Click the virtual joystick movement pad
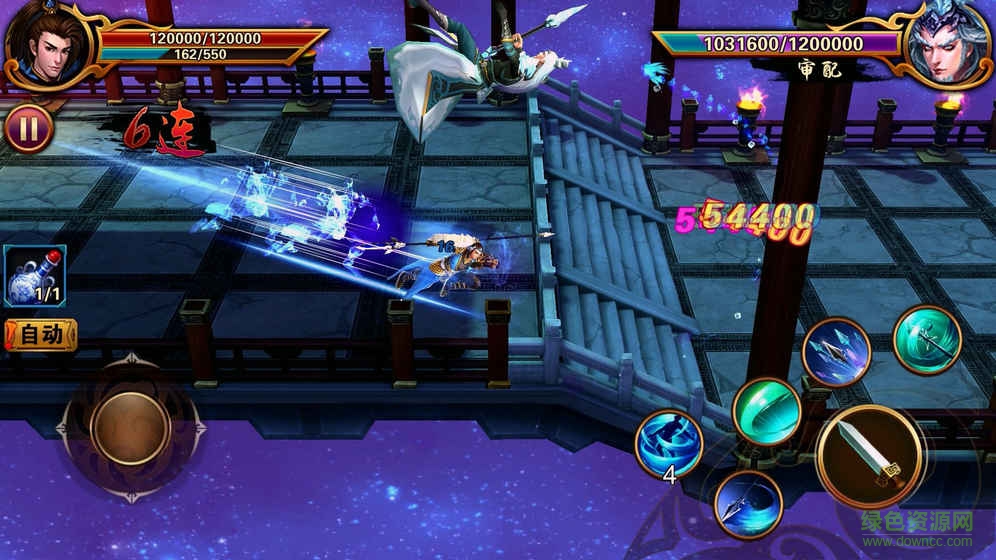Viewport: 996px width, 560px height. (129, 428)
